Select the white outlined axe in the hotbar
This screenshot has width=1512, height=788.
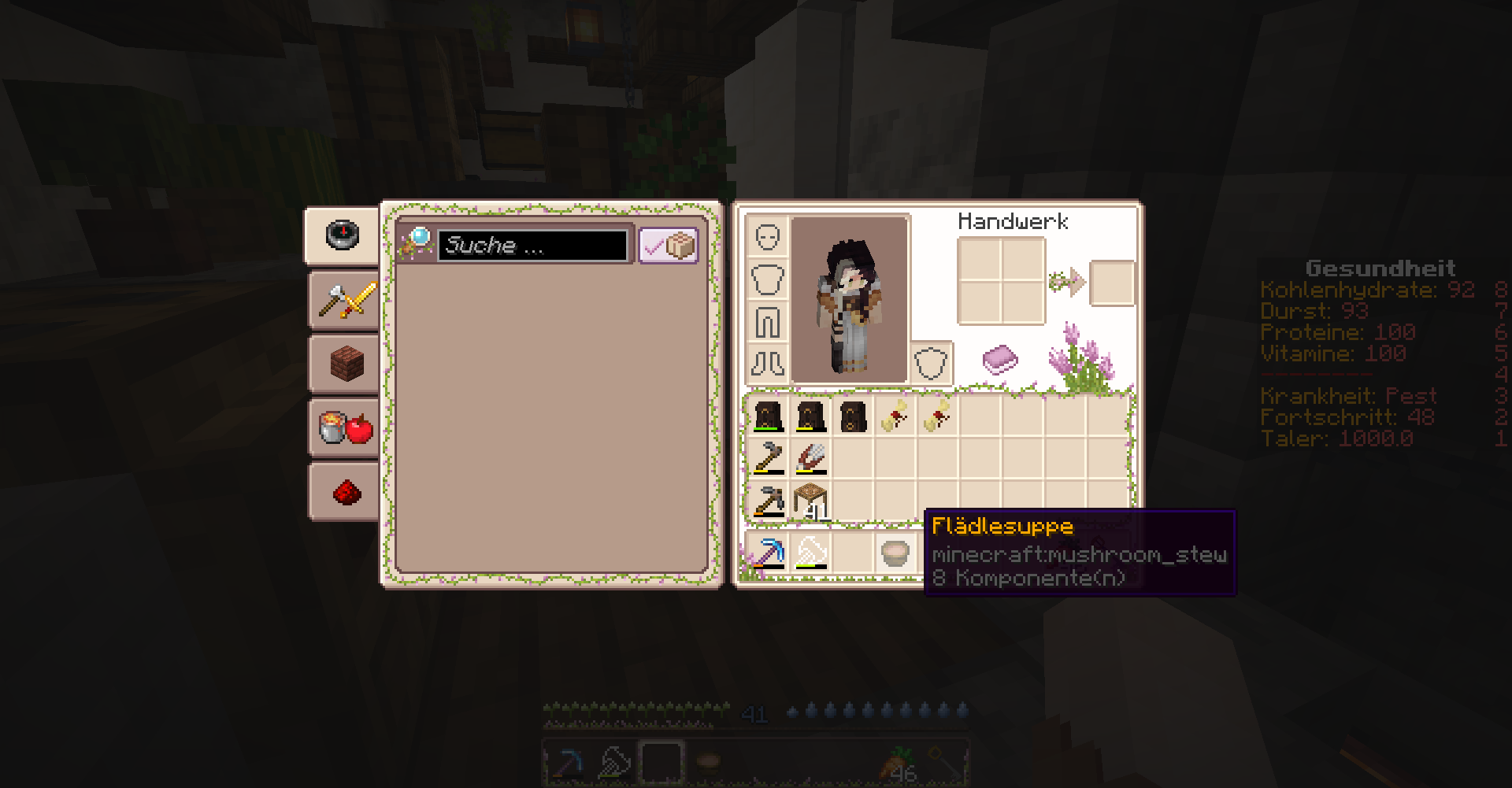[x=810, y=553]
